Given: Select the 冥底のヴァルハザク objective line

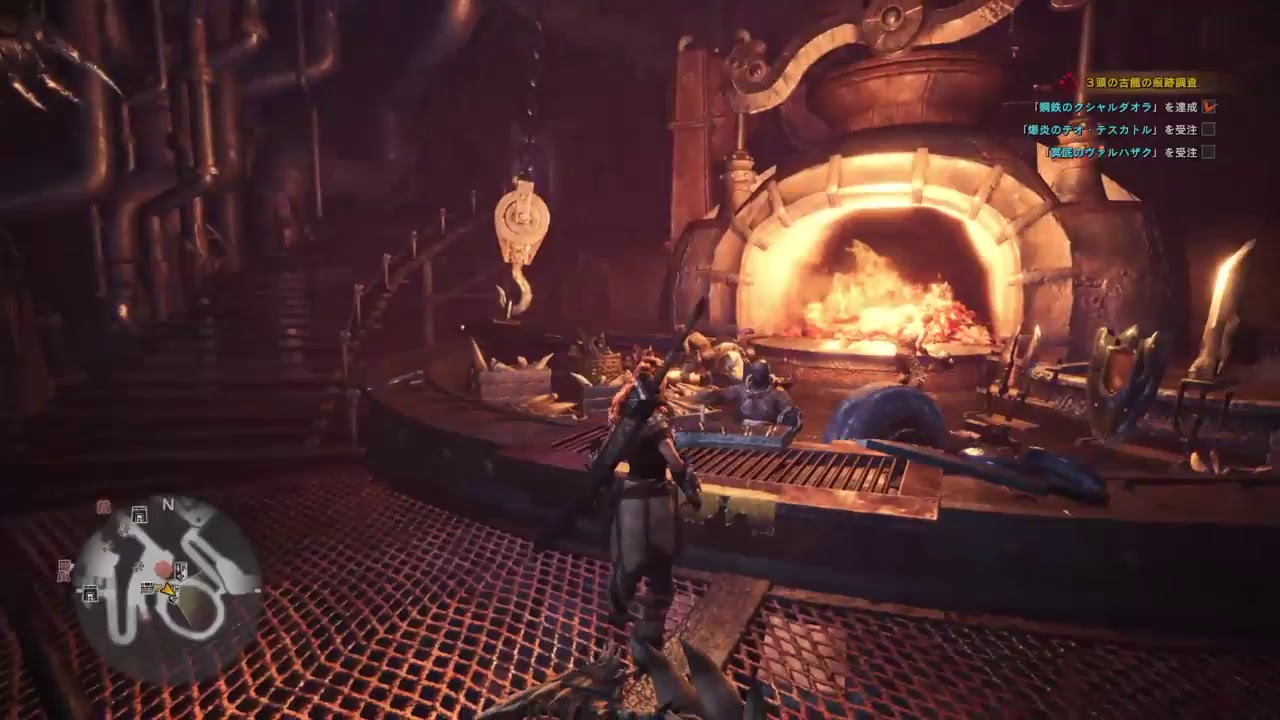Looking at the screenshot, I should [x=1119, y=152].
